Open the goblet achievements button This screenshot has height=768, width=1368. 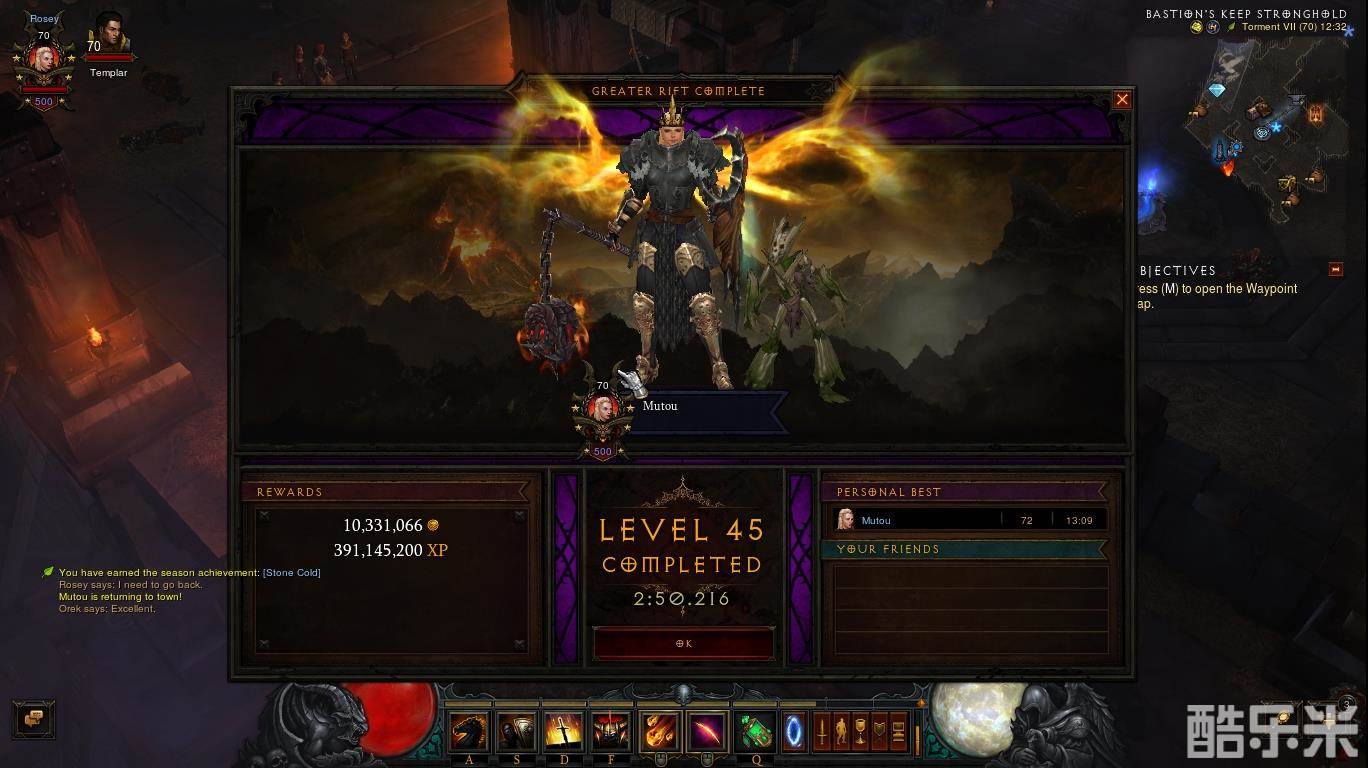[860, 731]
